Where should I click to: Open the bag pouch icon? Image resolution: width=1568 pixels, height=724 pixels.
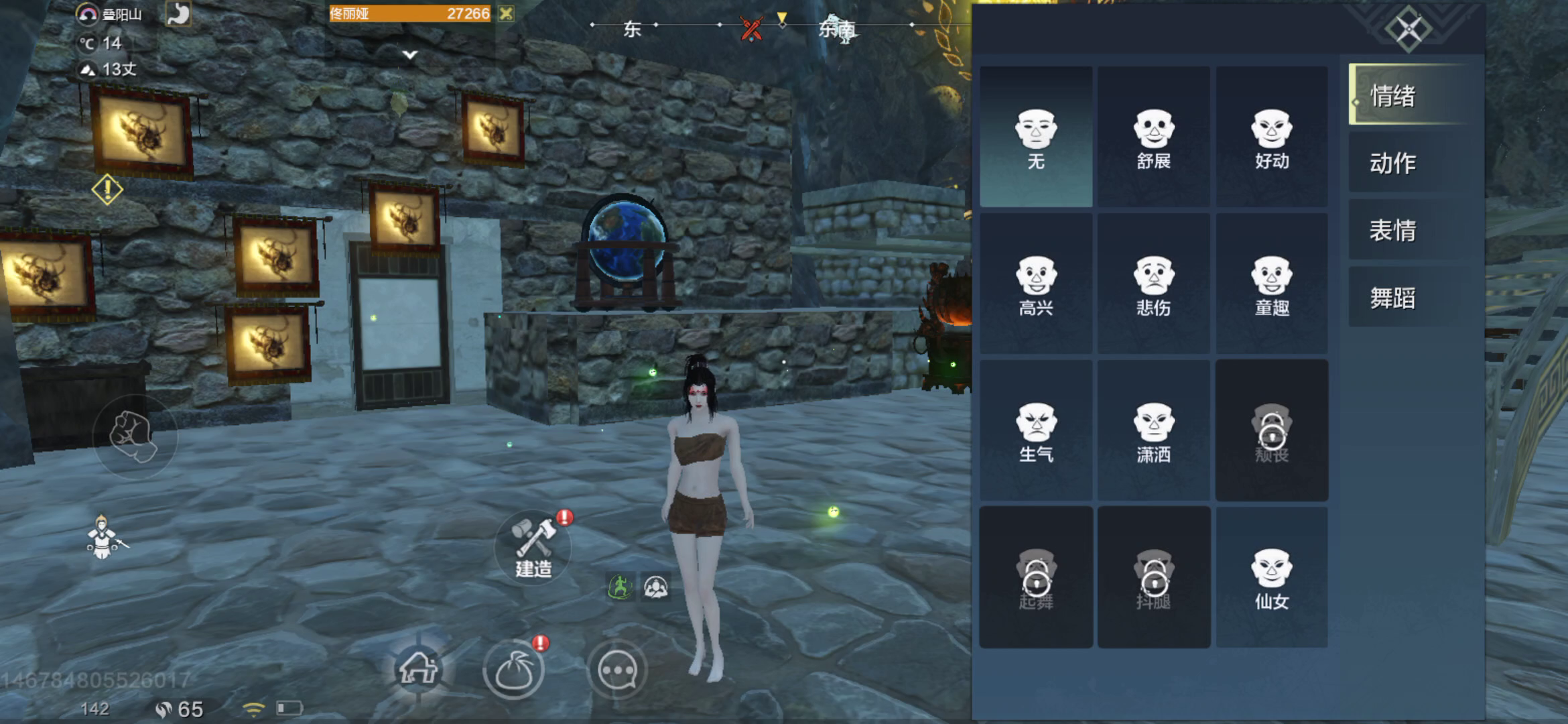click(x=513, y=668)
